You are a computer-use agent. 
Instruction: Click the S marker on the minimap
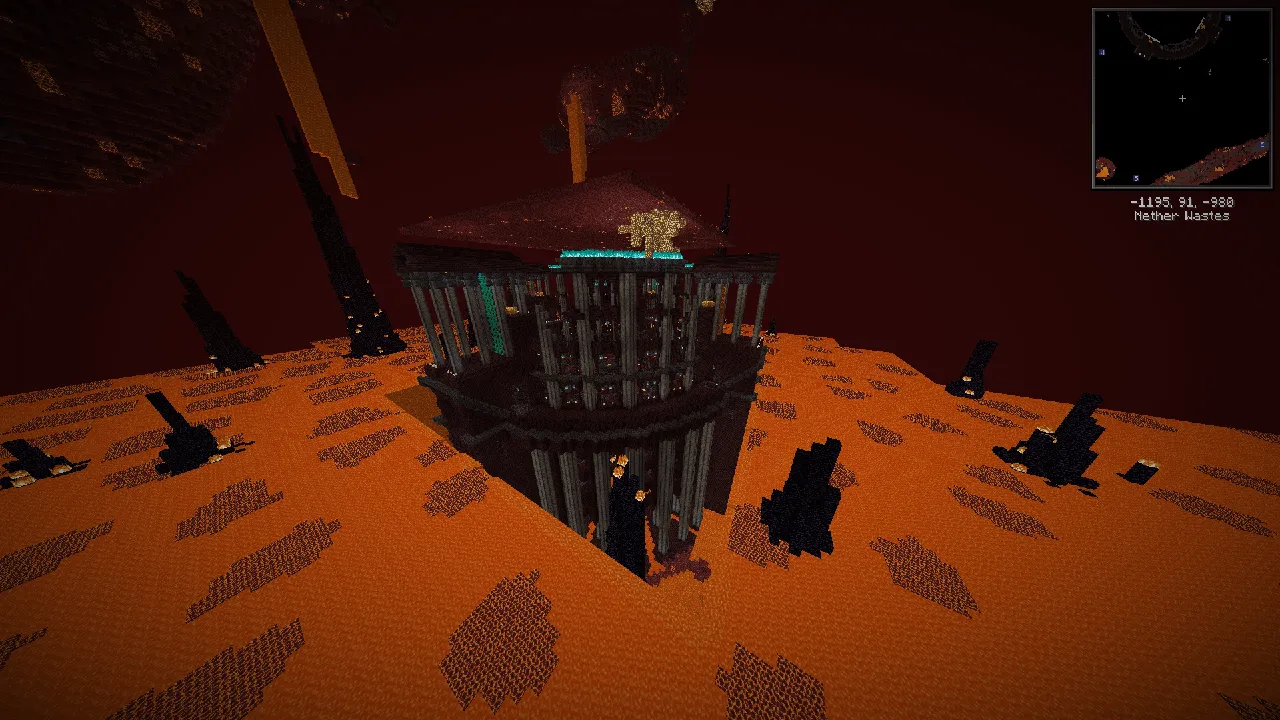coord(1136,176)
